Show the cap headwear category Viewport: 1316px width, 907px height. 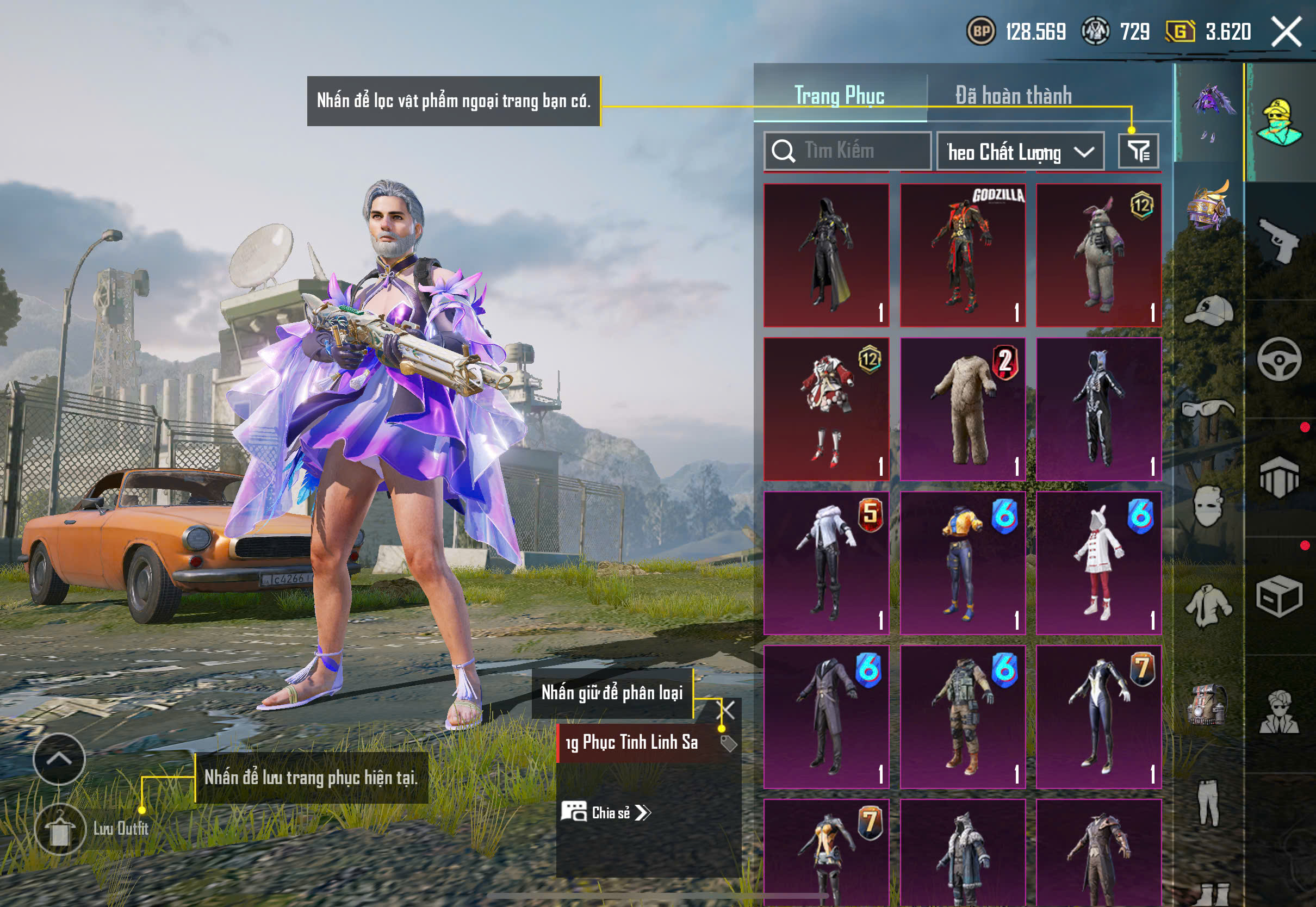click(1209, 311)
